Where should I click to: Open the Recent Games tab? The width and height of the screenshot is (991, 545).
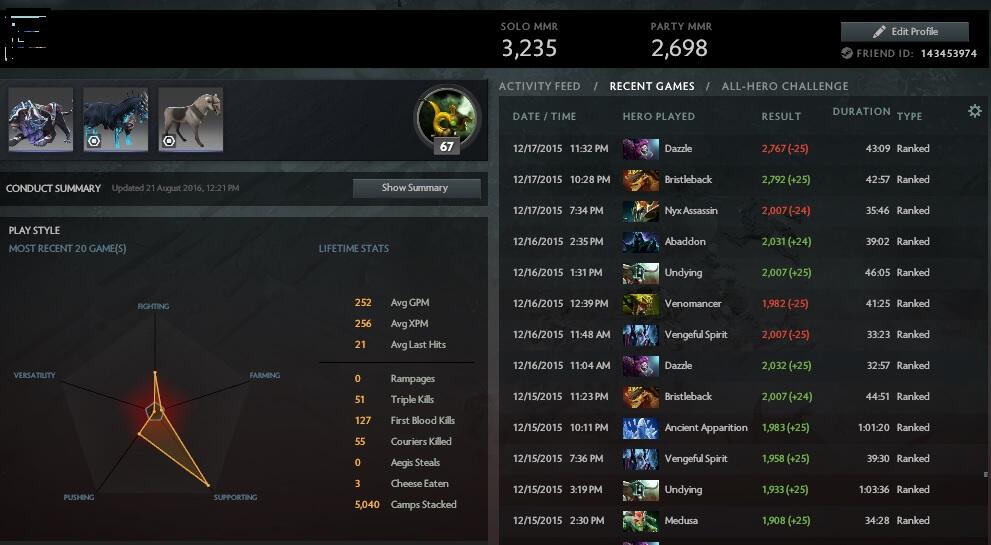651,87
